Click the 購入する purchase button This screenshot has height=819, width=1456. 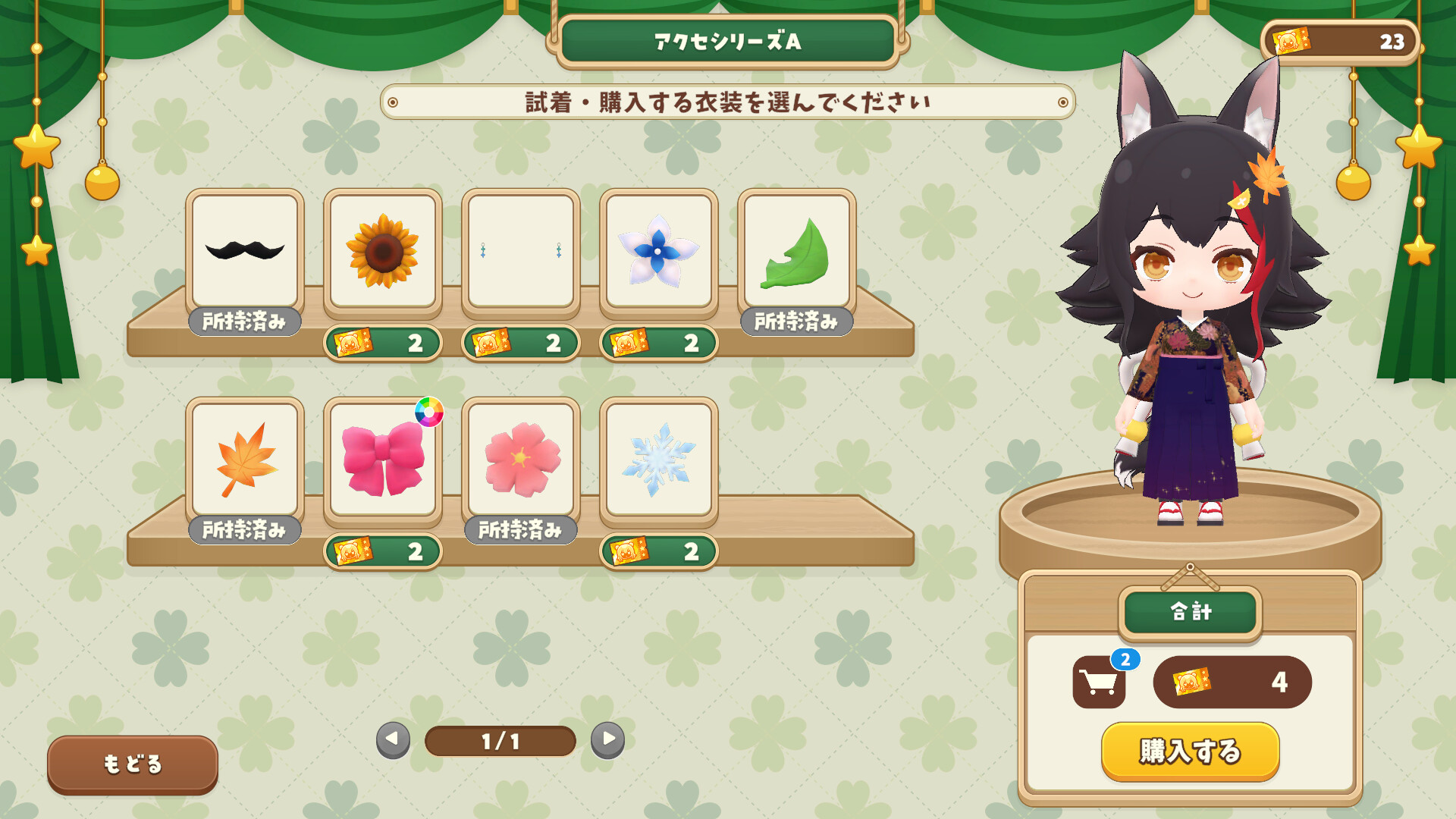coord(1190,751)
